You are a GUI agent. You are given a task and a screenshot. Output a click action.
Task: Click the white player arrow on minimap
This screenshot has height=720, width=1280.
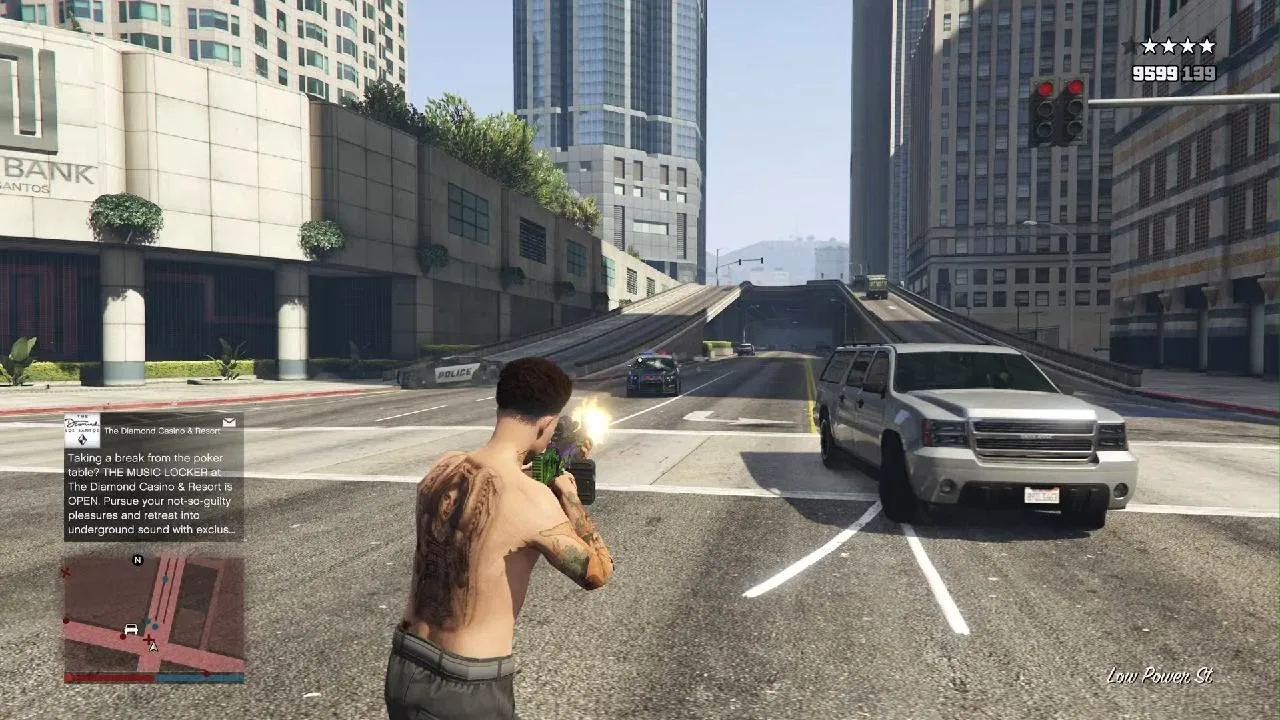pyautogui.click(x=153, y=647)
